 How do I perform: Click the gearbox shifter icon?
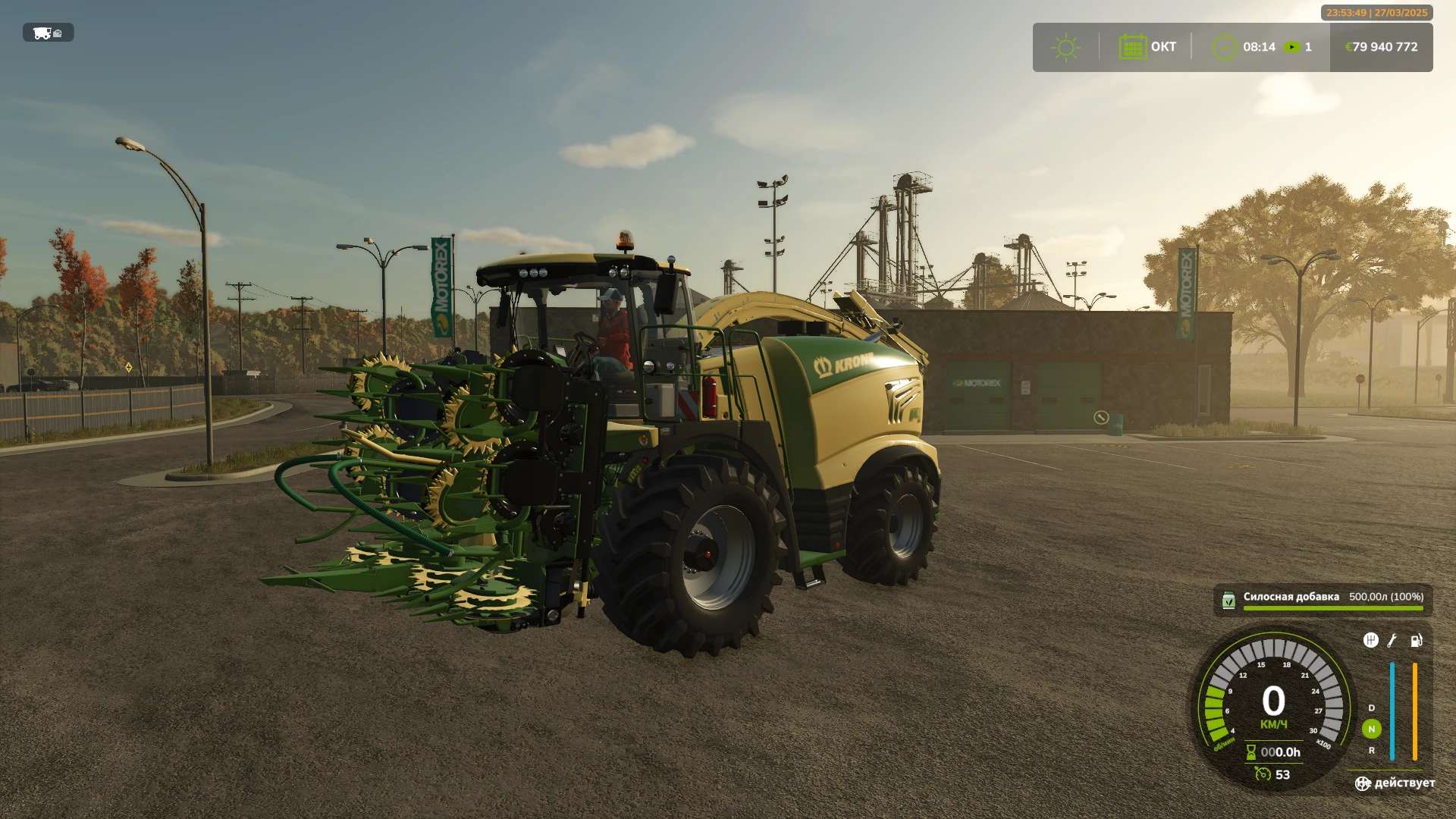[1370, 641]
